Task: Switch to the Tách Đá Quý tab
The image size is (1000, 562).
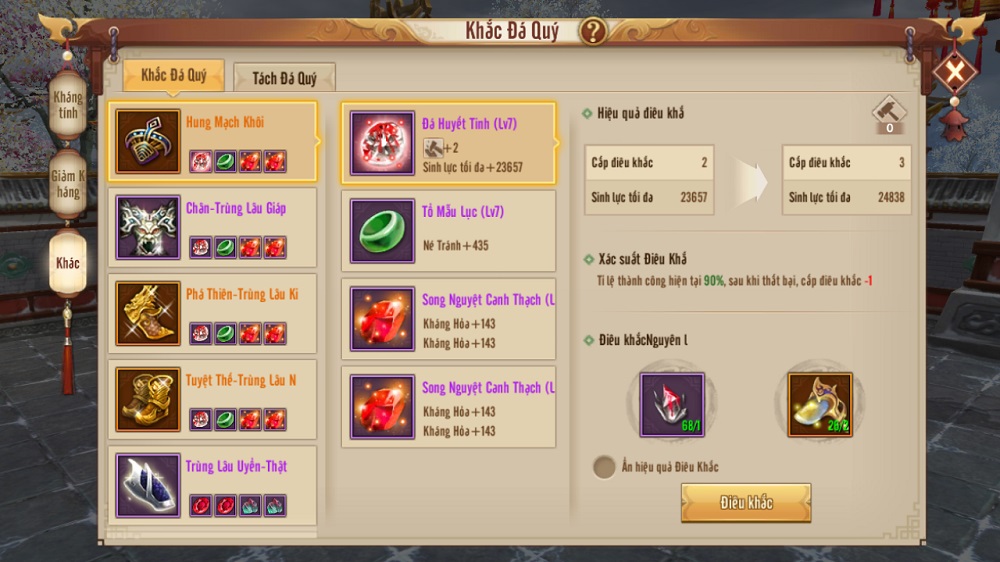Action: pos(284,78)
